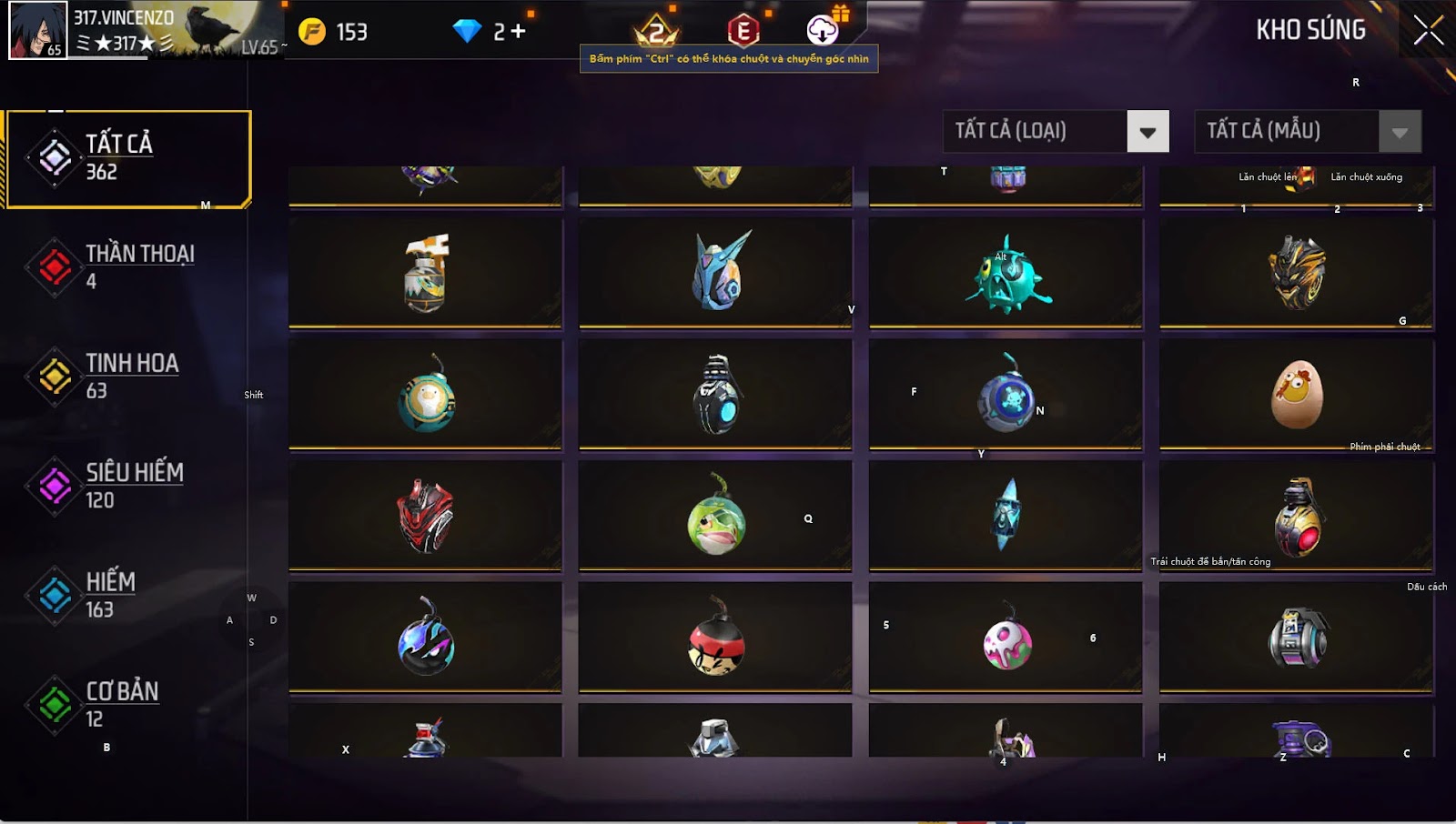Viewport: 1456px width, 824px height.
Task: Select the Tất Cả category tab
Action: tap(128, 158)
